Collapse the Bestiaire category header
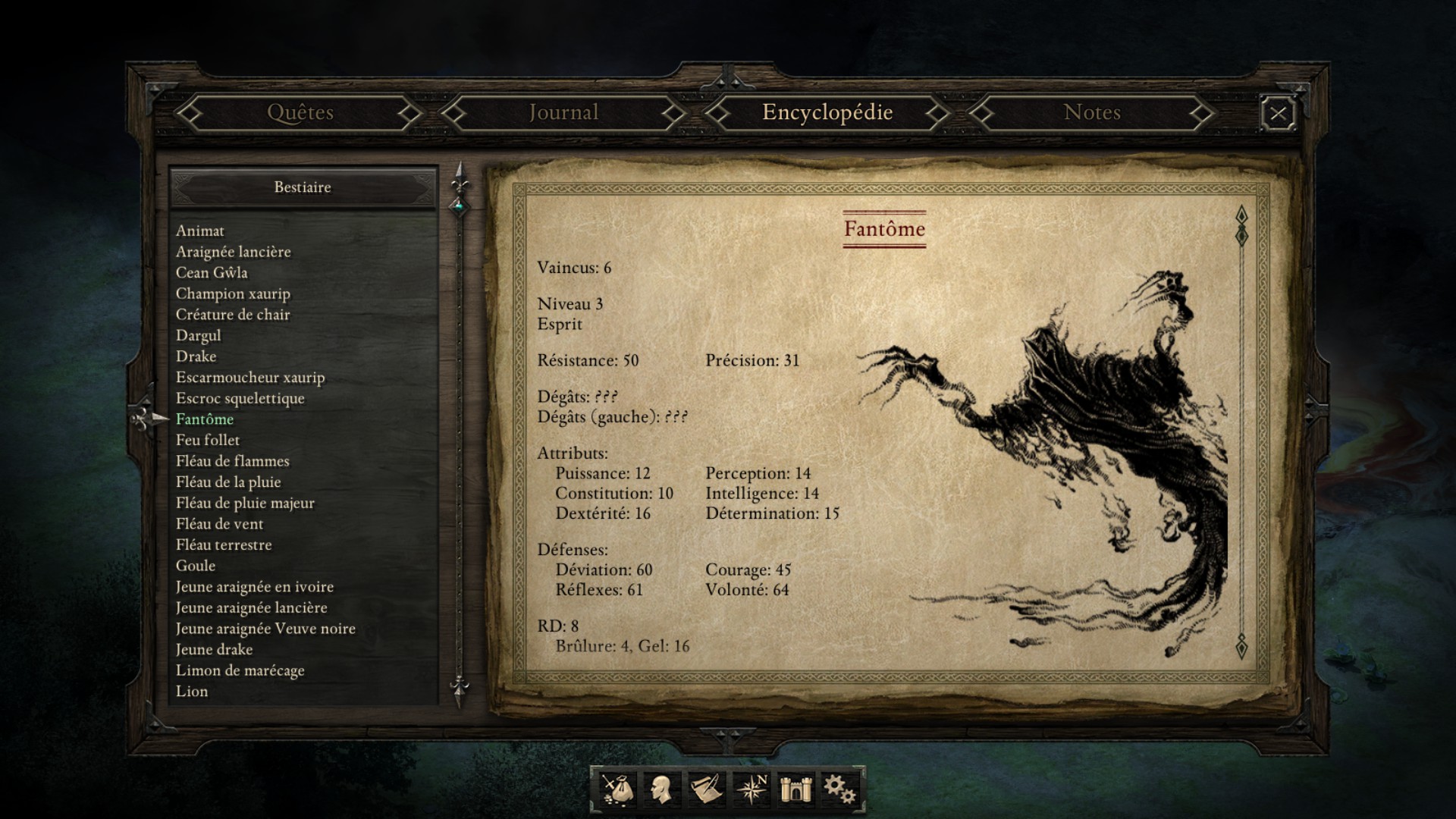This screenshot has width=1456, height=819. (303, 187)
